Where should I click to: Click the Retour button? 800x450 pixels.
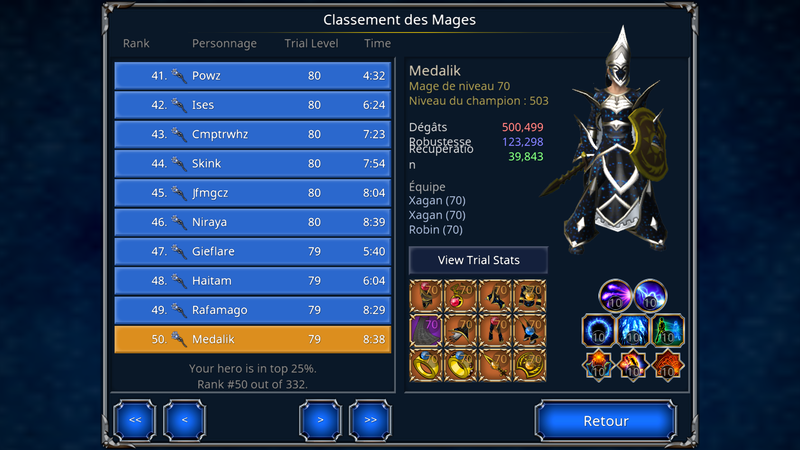pos(606,421)
